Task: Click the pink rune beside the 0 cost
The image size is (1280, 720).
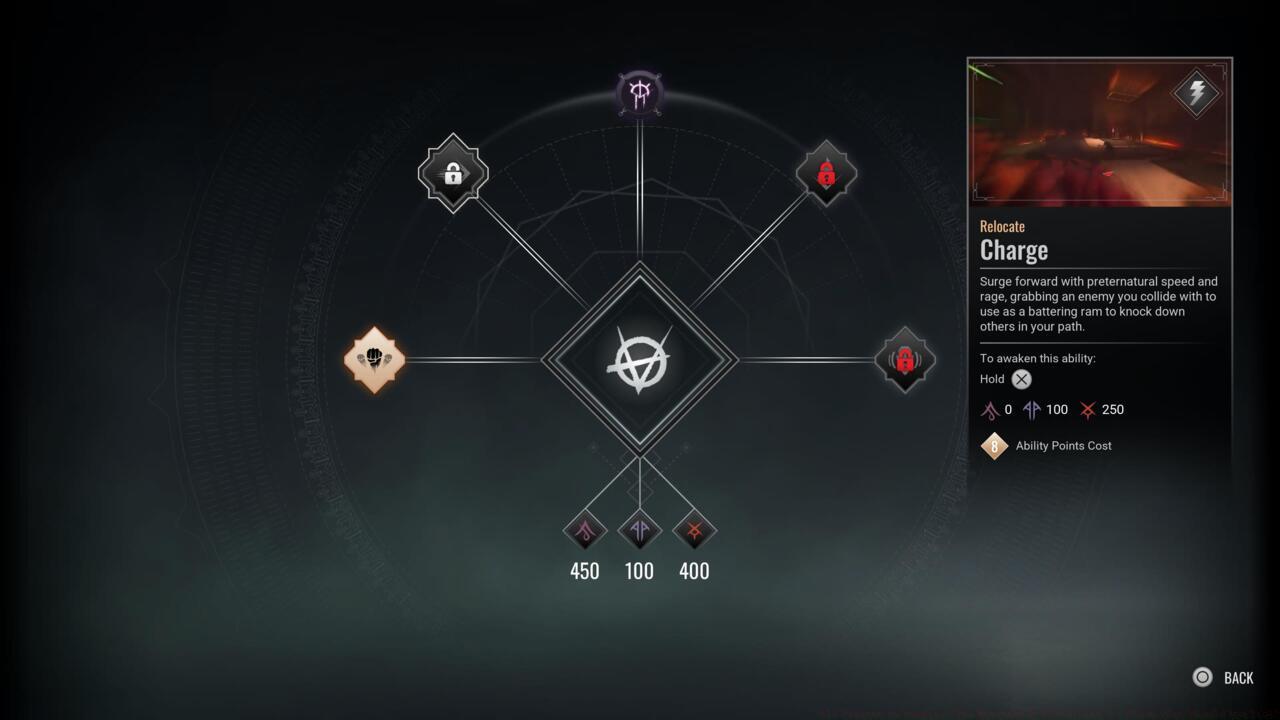Action: [988, 409]
